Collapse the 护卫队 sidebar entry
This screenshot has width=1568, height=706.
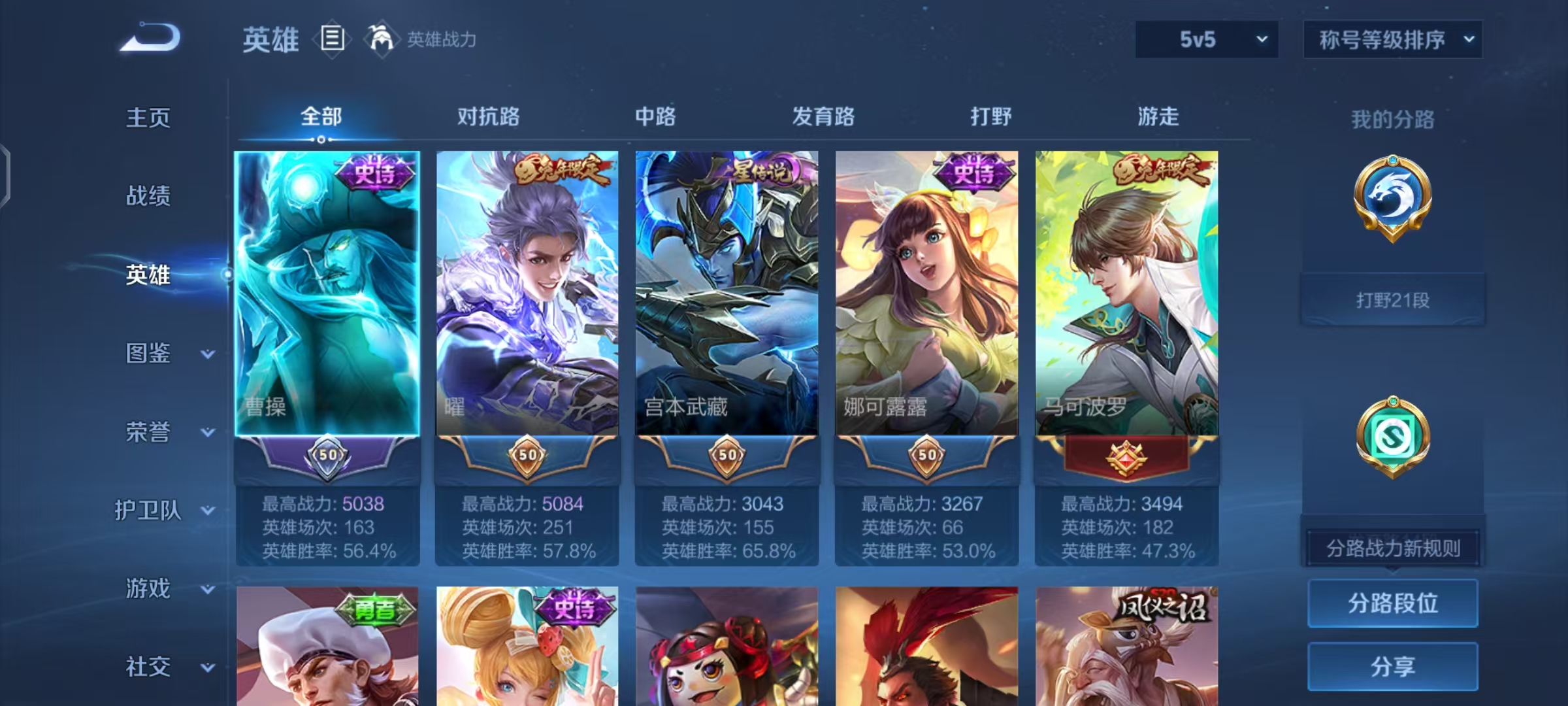(152, 511)
